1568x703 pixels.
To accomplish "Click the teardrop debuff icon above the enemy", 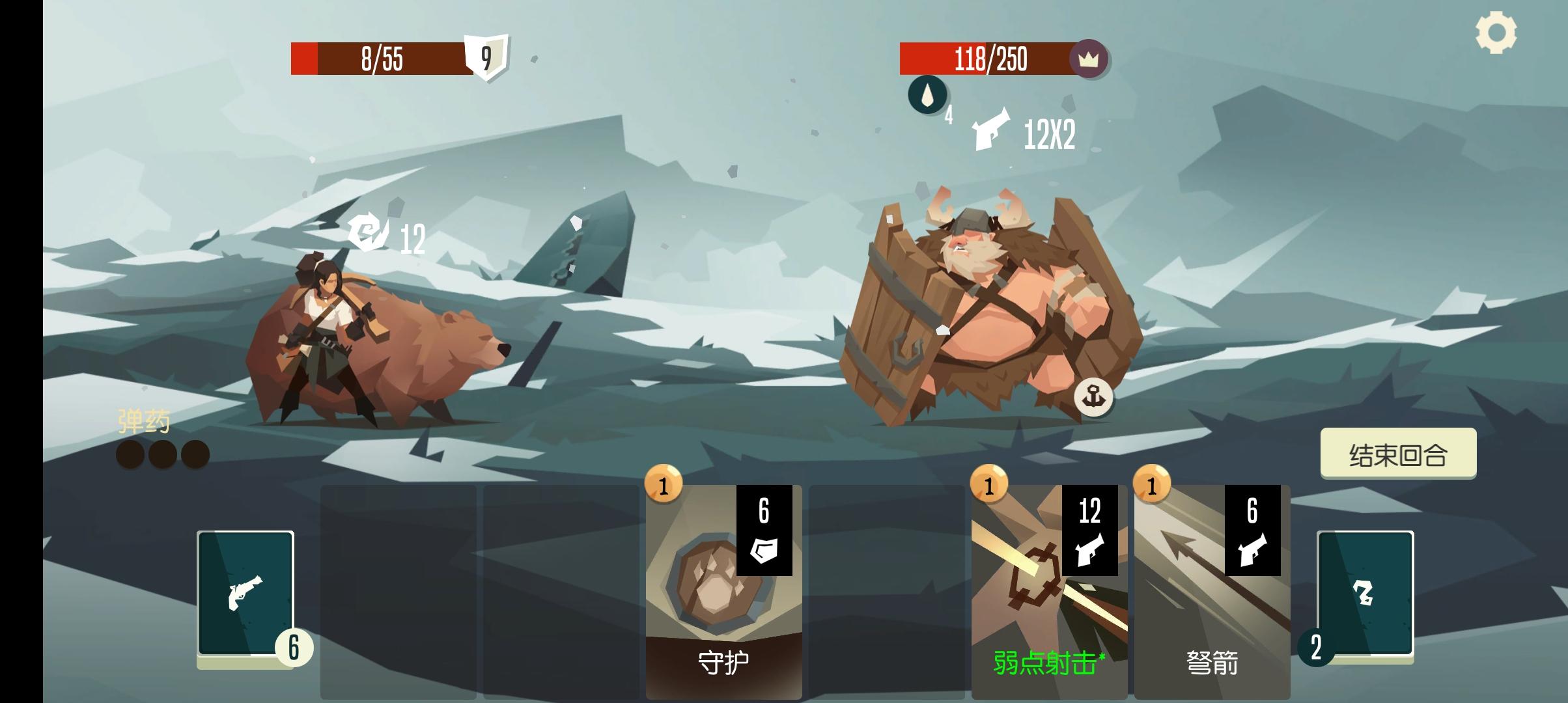I will (x=927, y=96).
